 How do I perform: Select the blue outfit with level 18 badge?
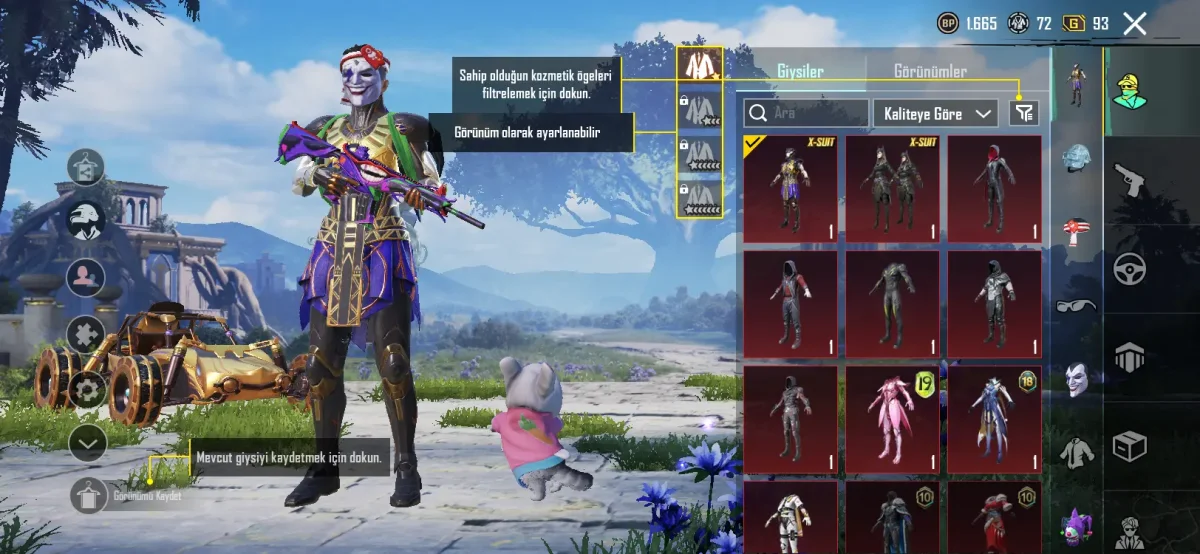click(994, 418)
